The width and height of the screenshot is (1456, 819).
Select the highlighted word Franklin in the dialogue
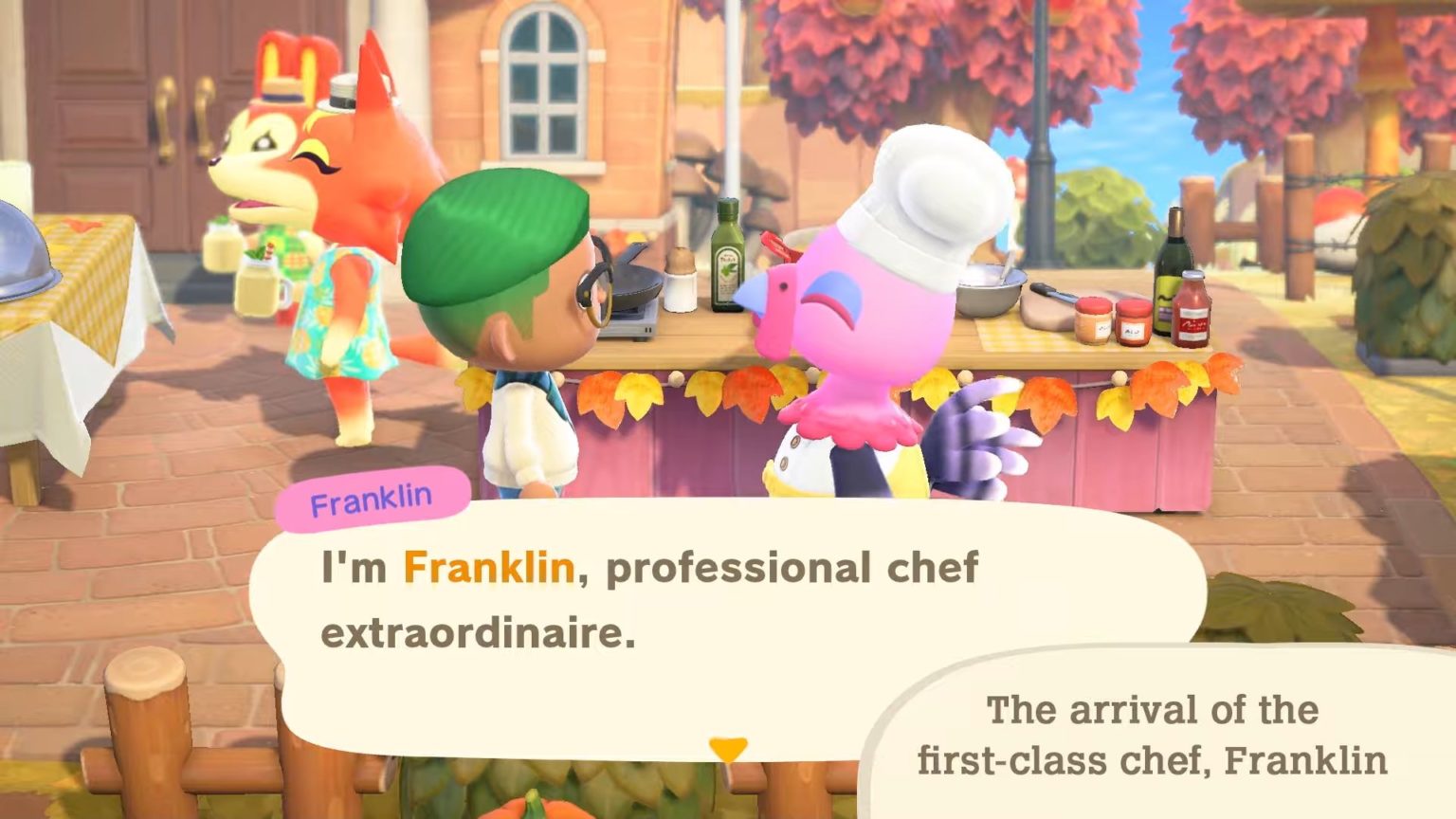pos(489,566)
